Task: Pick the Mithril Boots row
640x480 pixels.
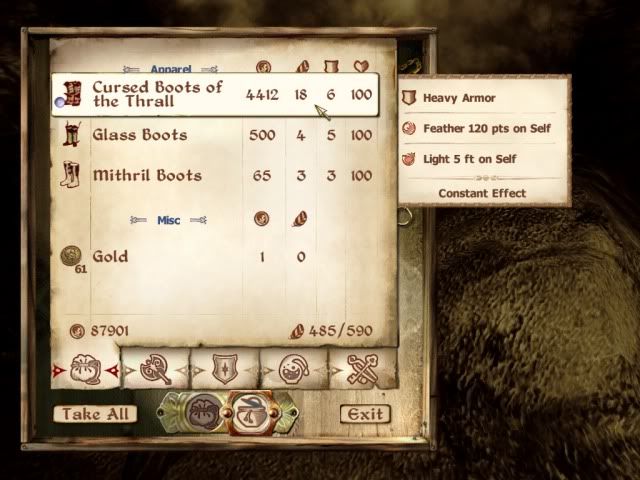Action: 147,176
